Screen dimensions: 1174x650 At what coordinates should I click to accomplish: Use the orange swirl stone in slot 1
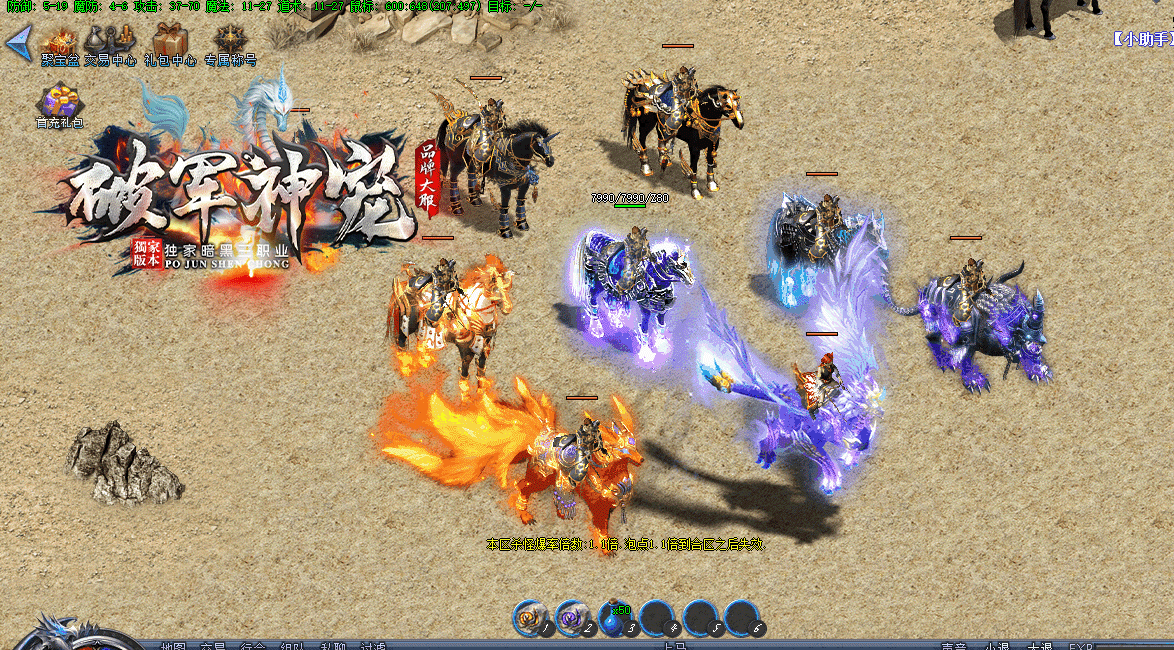coord(531,618)
